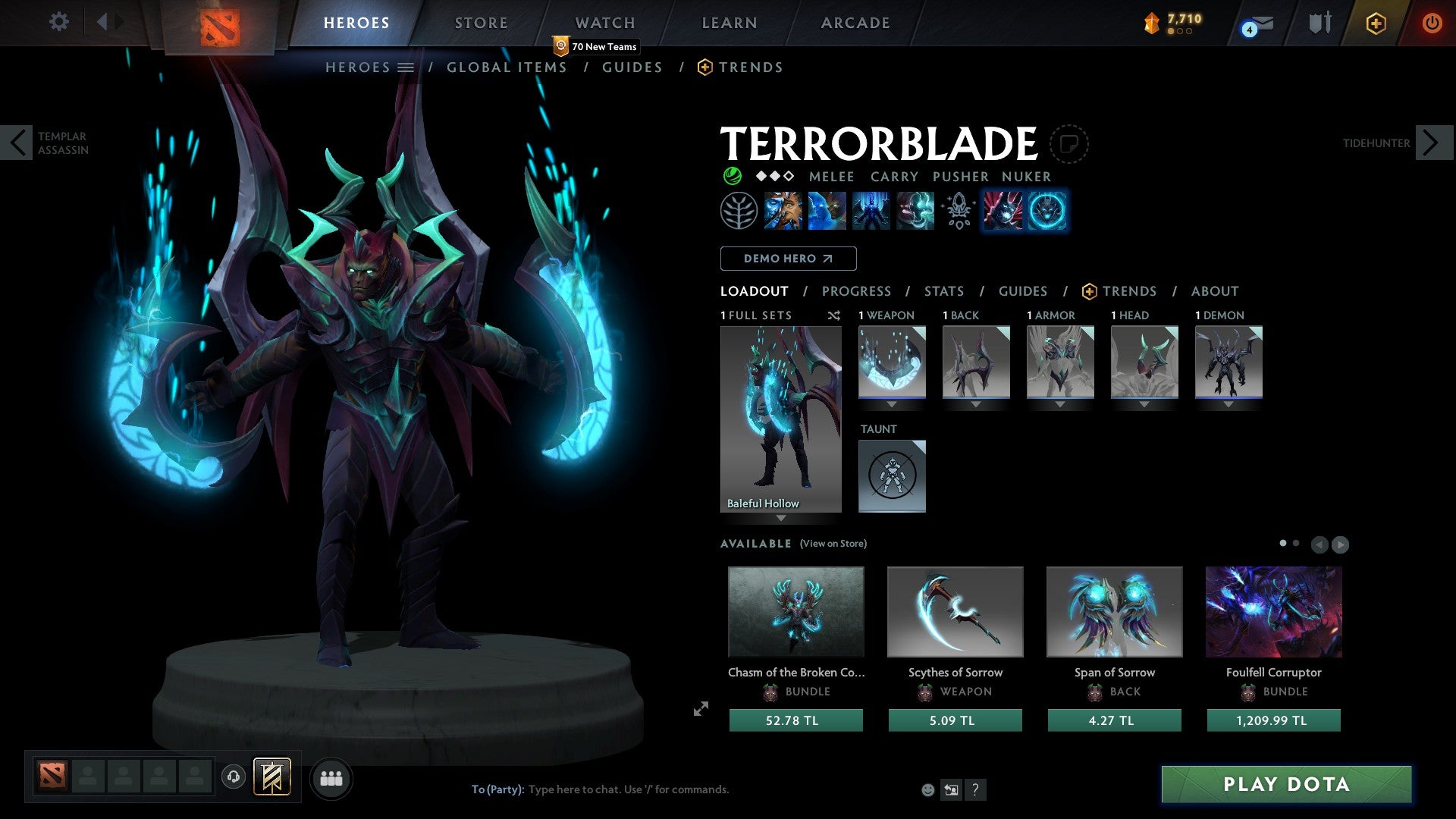
Task: Click the shuffle icon beside Full Sets
Action: [833, 315]
